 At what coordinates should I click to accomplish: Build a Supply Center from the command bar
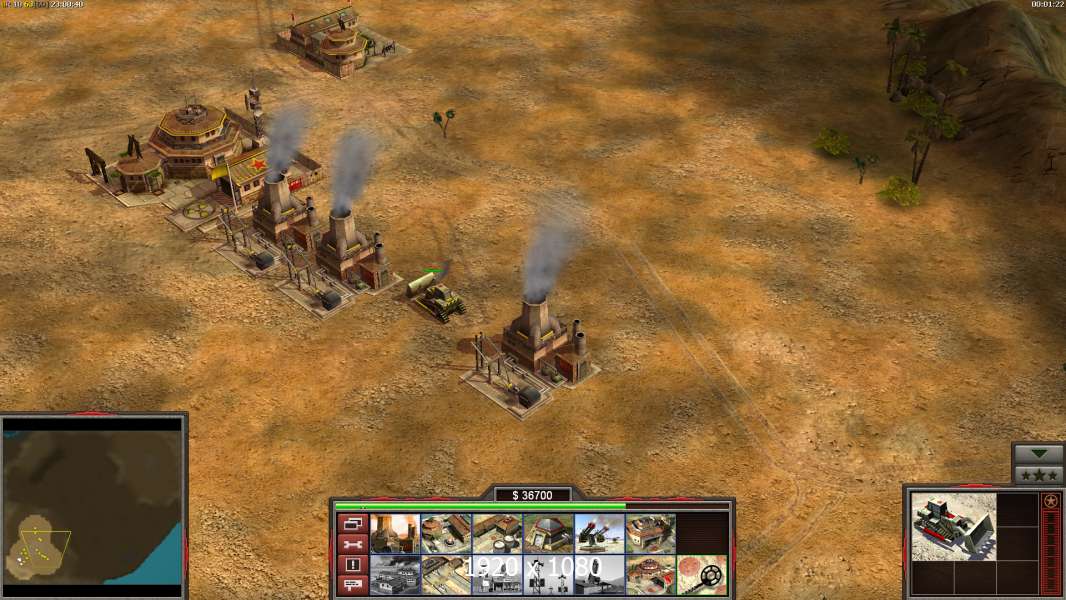497,534
